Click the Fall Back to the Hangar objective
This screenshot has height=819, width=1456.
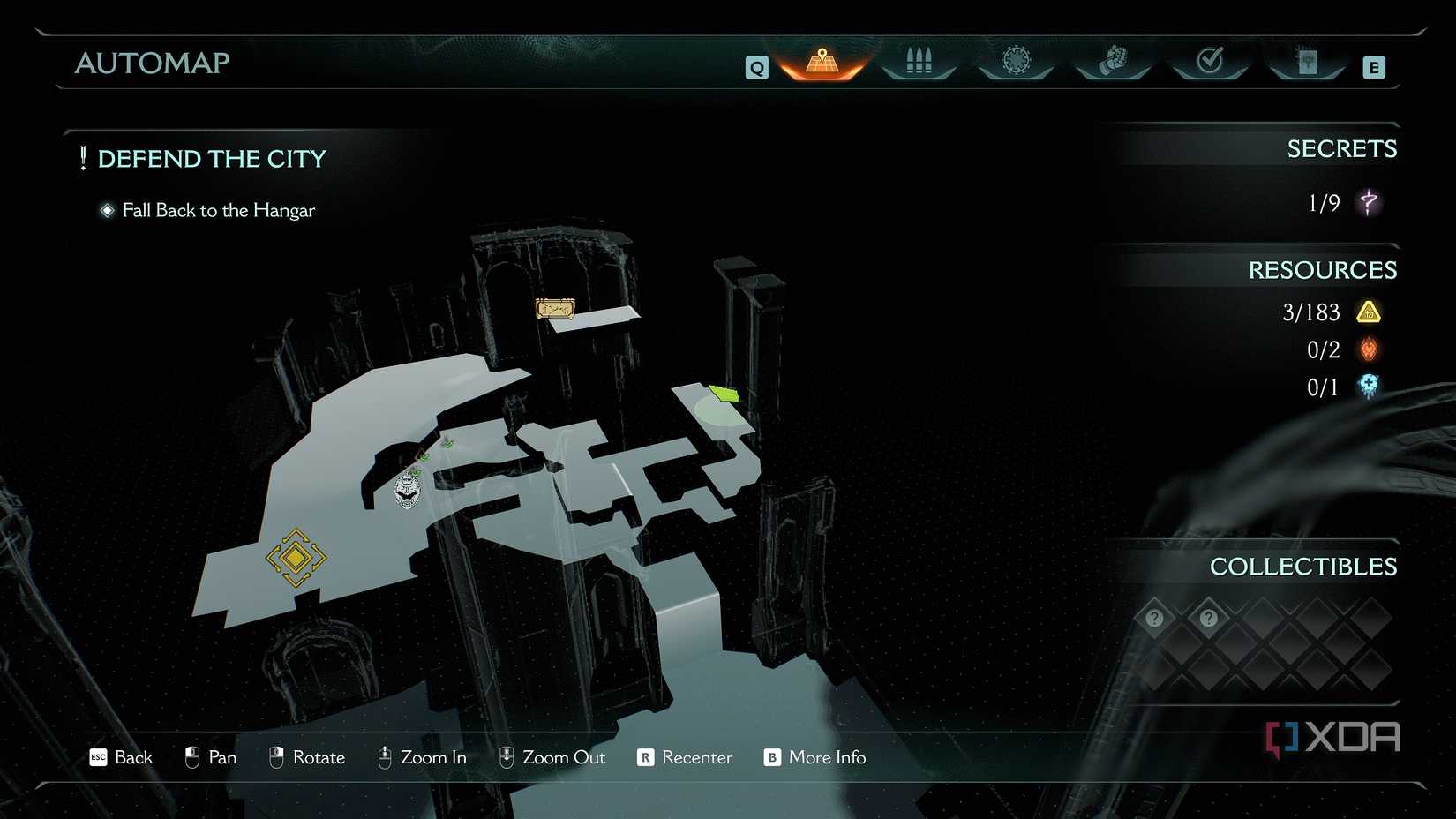(218, 210)
